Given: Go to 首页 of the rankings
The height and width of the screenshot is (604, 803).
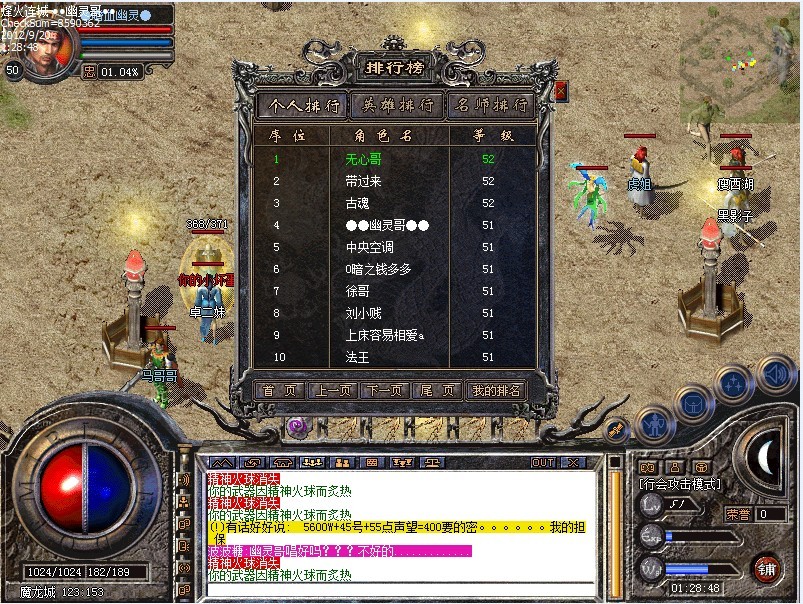Looking at the screenshot, I should 279,391.
